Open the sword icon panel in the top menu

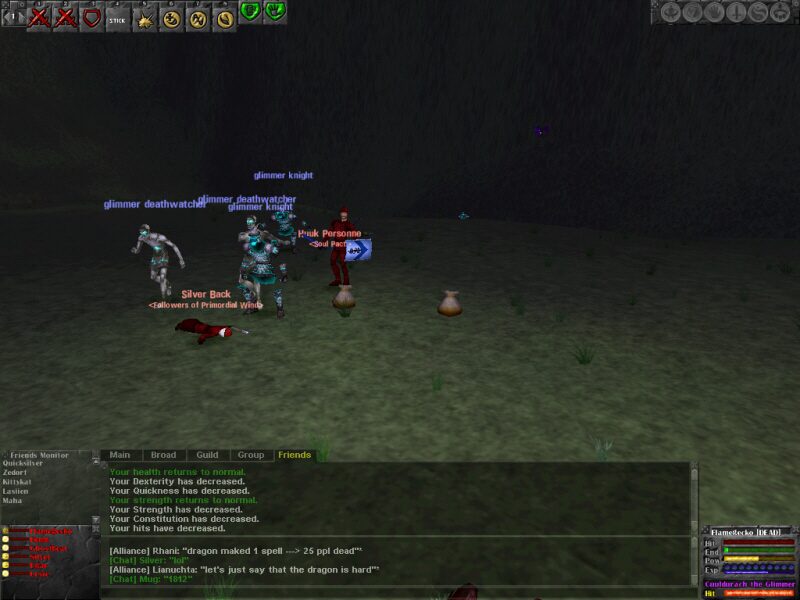click(736, 12)
